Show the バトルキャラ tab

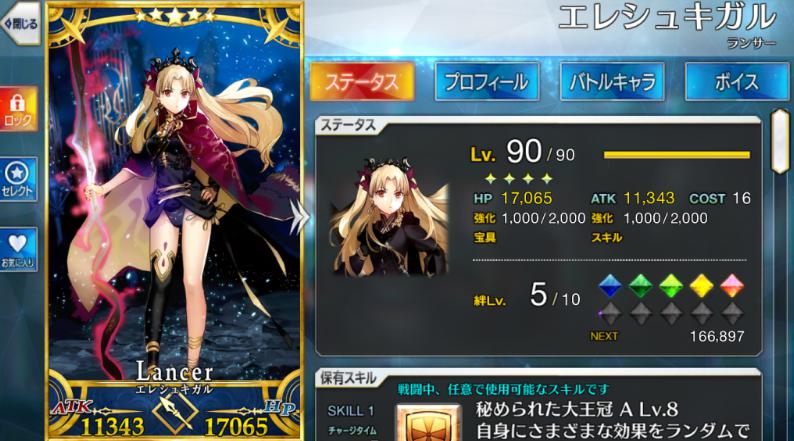612,81
